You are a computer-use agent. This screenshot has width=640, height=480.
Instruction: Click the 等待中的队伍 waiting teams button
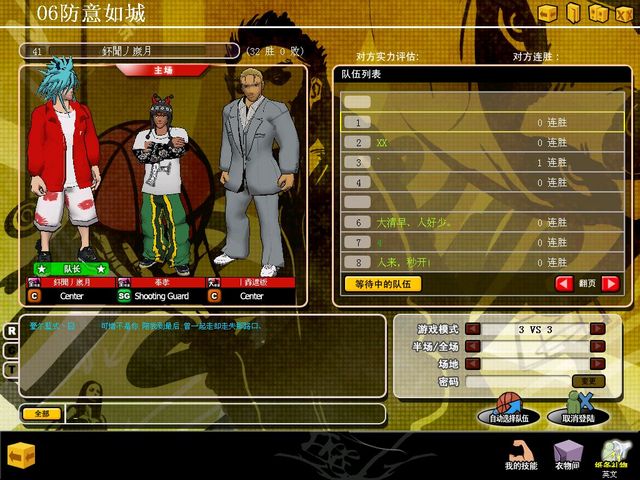pos(382,284)
